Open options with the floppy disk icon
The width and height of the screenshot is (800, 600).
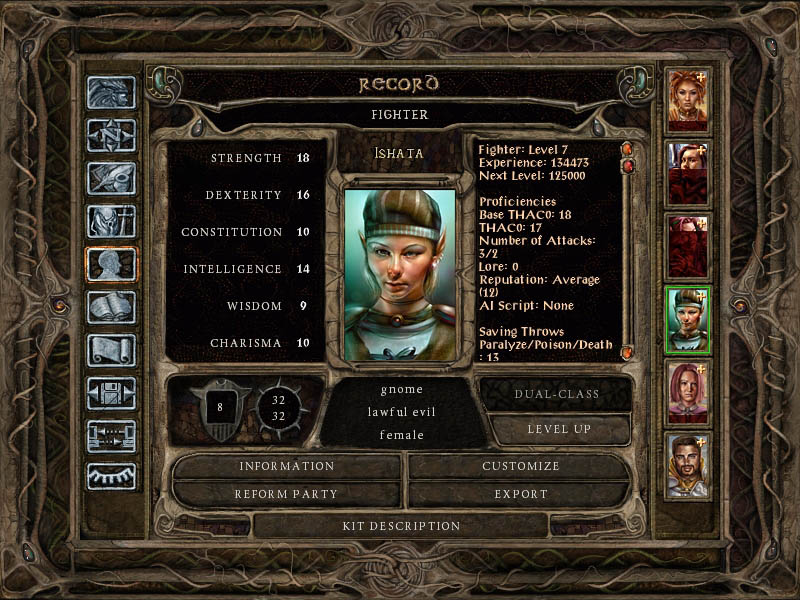(x=111, y=393)
